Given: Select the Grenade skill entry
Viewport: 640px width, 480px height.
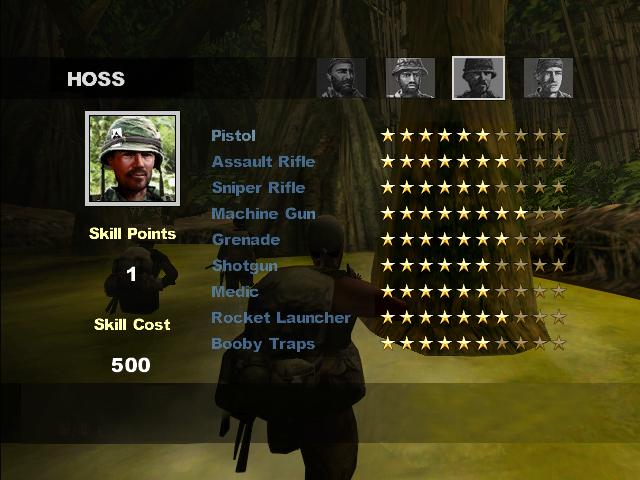Looking at the screenshot, I should pyautogui.click(x=246, y=240).
